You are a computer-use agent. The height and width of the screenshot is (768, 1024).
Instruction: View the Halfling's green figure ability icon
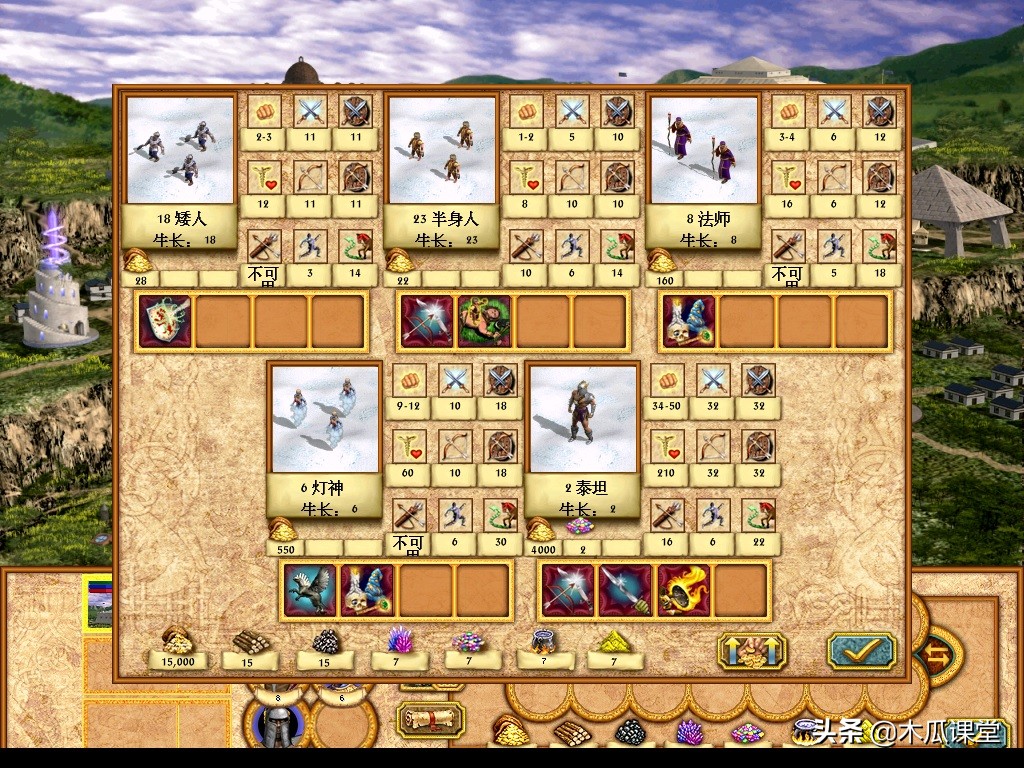(485, 321)
